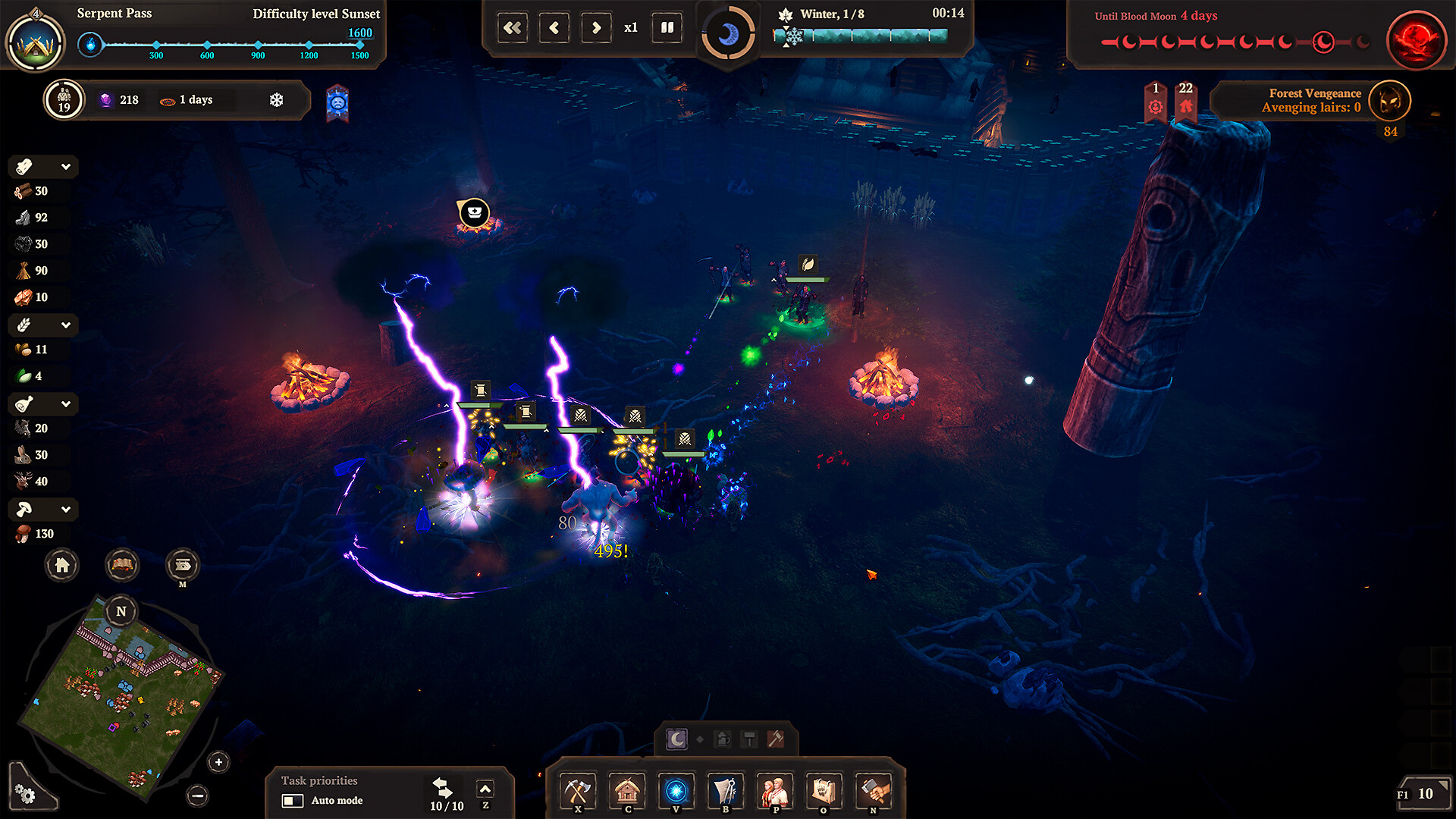Screen dimensions: 1456x819
Task: Open the open book journal icon
Action: pyautogui.click(x=122, y=565)
